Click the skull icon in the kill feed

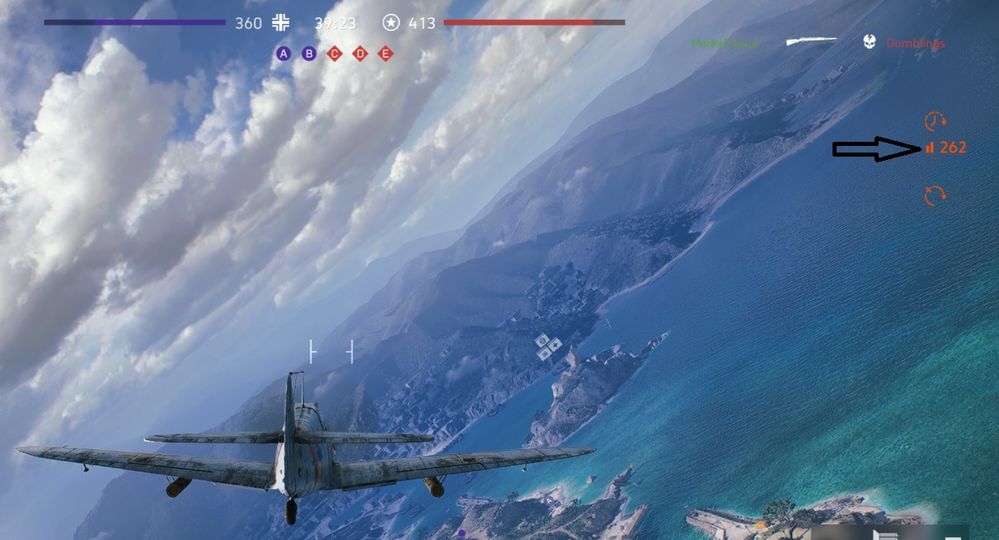(x=869, y=42)
